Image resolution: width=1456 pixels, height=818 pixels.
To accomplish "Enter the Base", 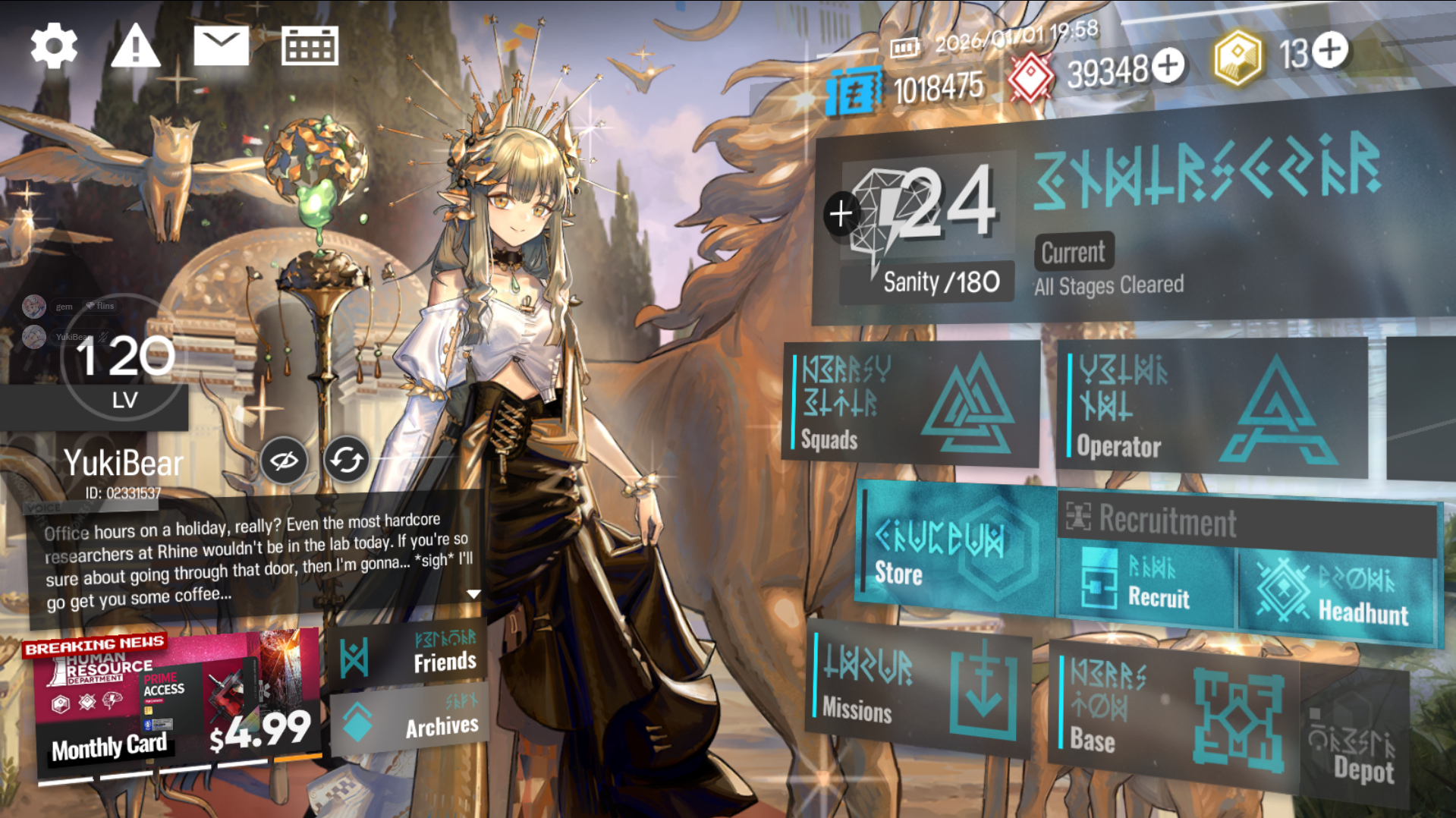I will [1172, 713].
